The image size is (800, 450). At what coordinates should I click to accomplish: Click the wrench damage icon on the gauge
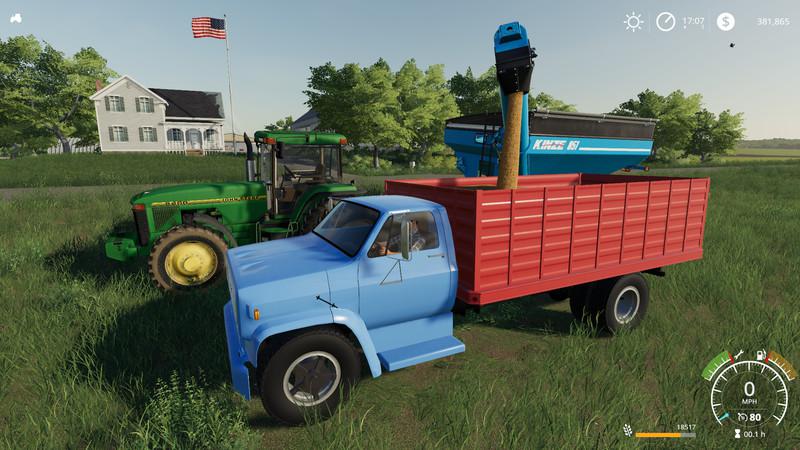(738, 354)
